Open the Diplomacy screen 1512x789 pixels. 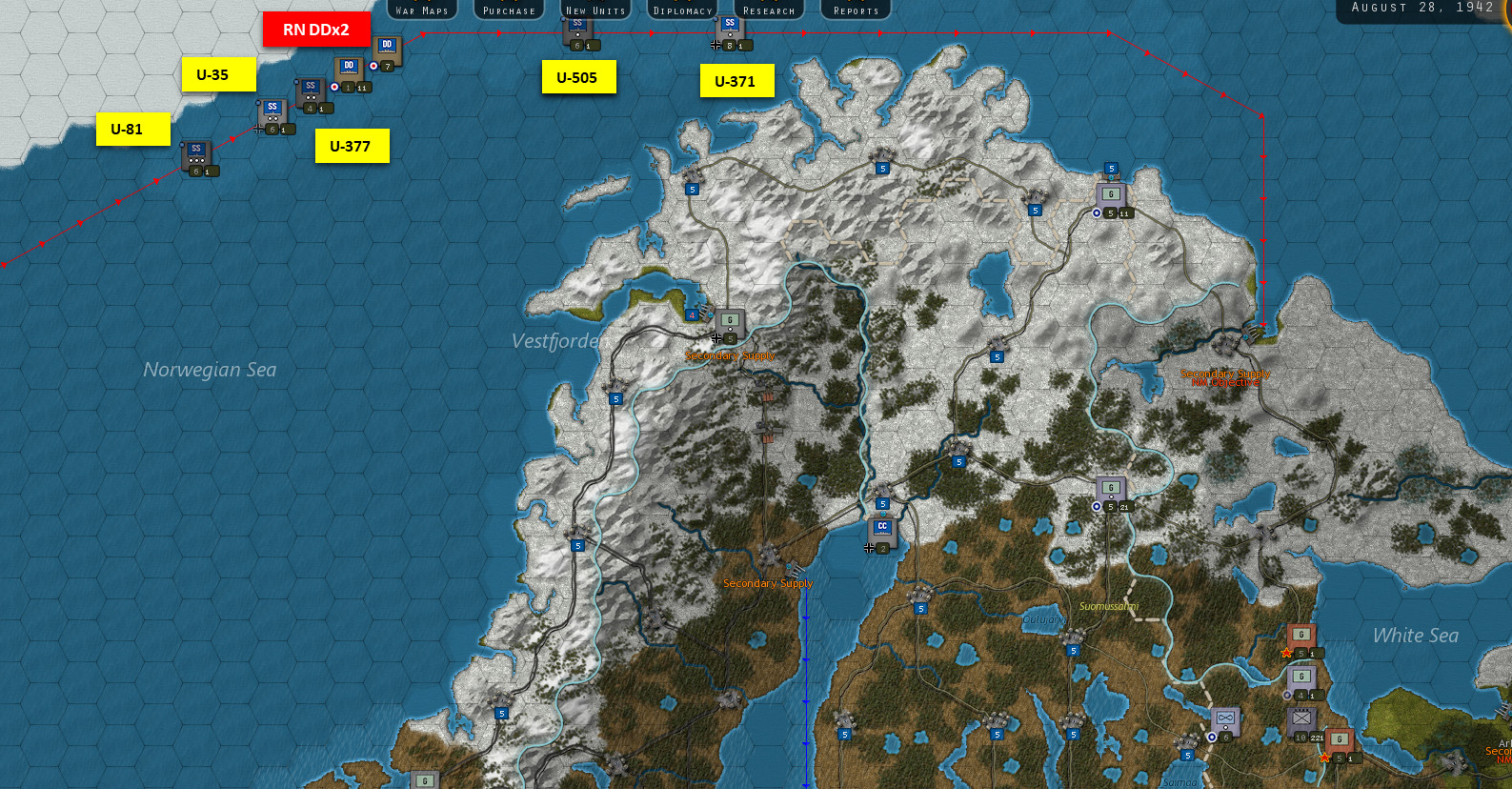pyautogui.click(x=682, y=10)
